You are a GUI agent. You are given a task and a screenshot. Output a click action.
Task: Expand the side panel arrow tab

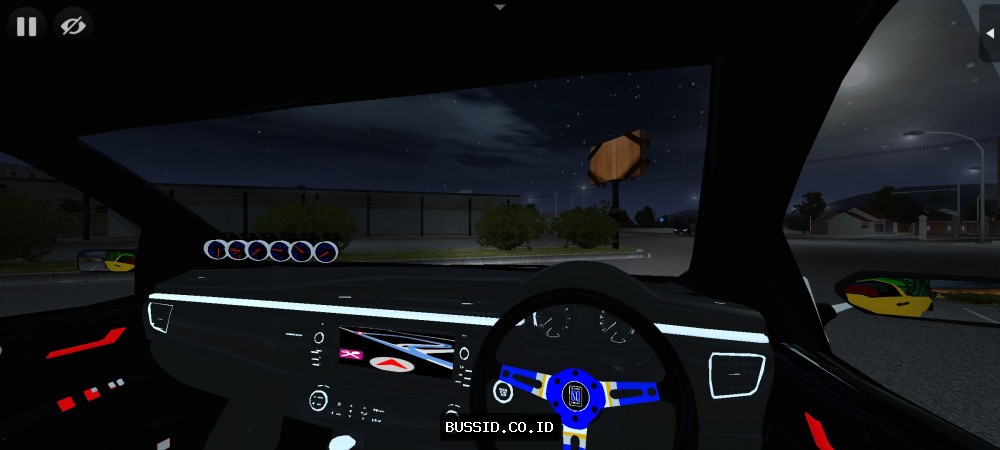tap(989, 33)
